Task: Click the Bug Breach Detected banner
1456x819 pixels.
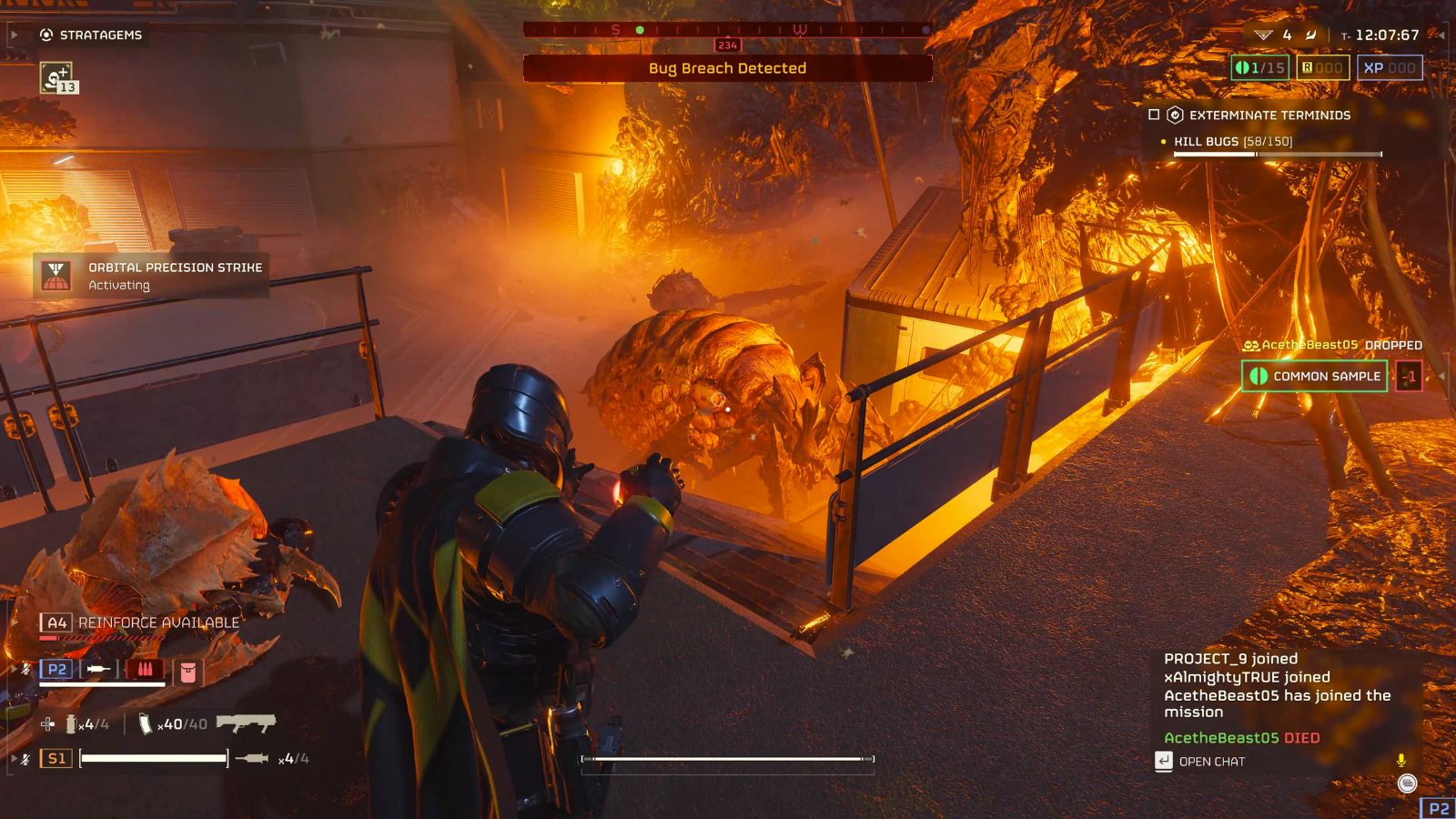Action: pos(728,68)
